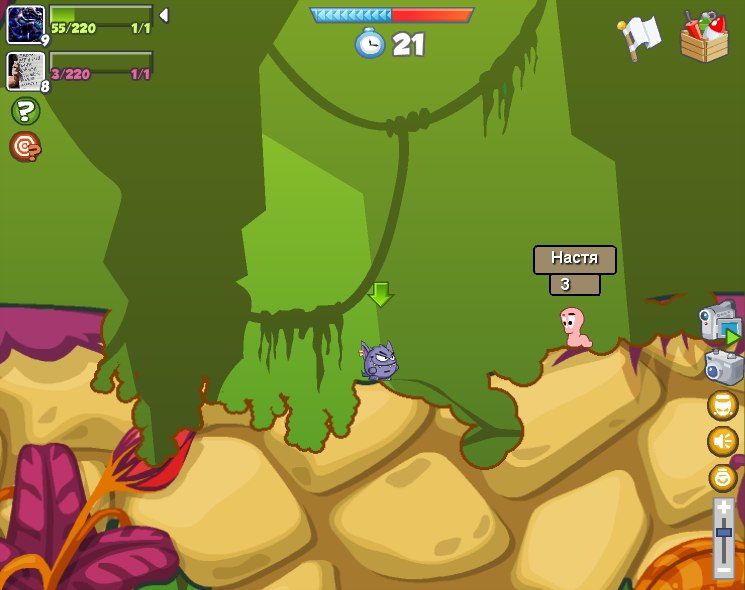This screenshot has width=745, height=590.
Task: Click the orange target hint icon
Action: click(x=25, y=147)
